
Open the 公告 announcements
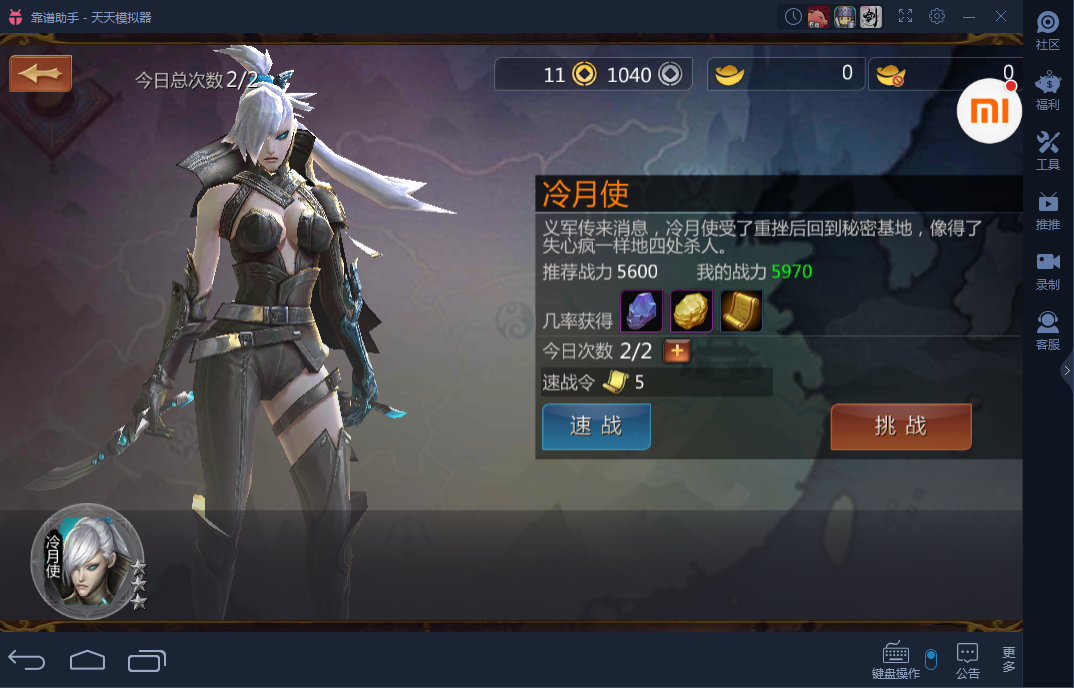pyautogui.click(x=967, y=660)
